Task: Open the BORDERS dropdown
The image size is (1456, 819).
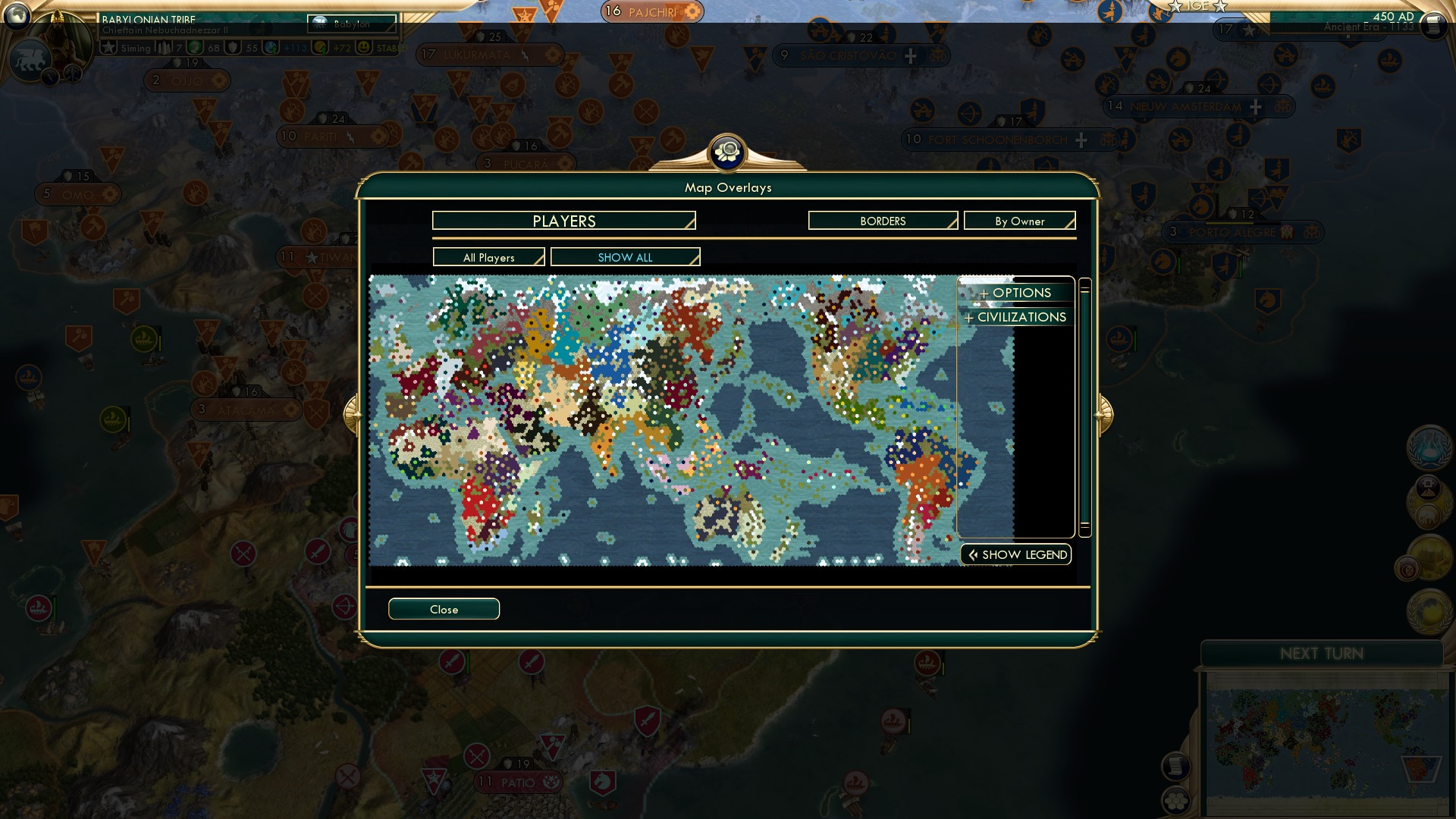Action: [883, 221]
